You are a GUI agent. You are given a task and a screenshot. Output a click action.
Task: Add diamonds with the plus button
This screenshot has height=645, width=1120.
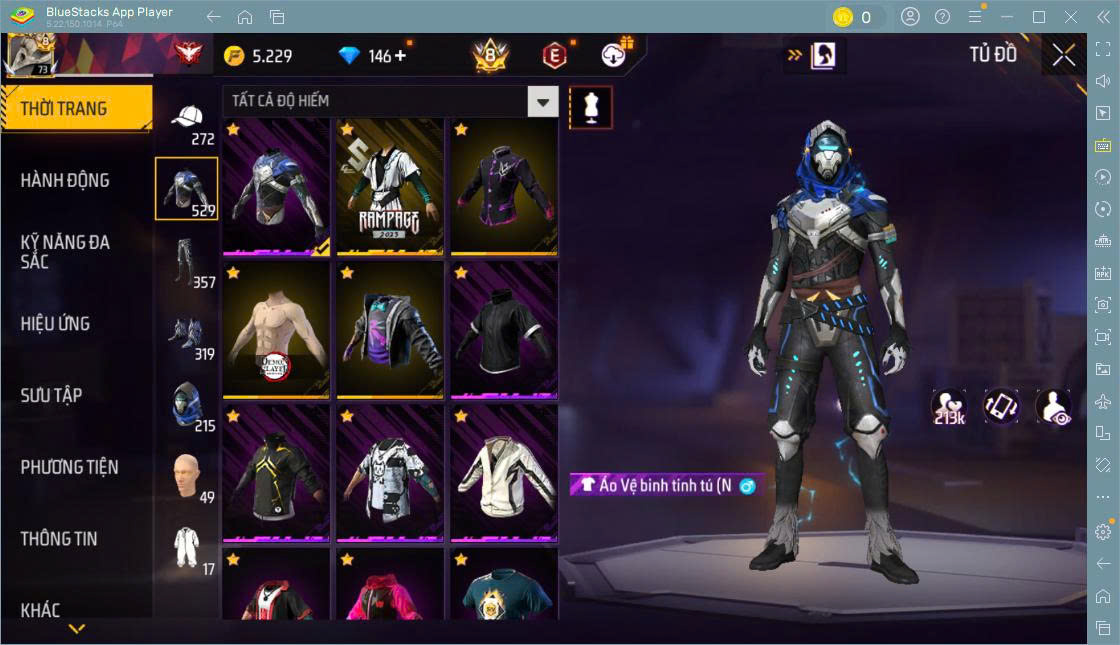401,56
